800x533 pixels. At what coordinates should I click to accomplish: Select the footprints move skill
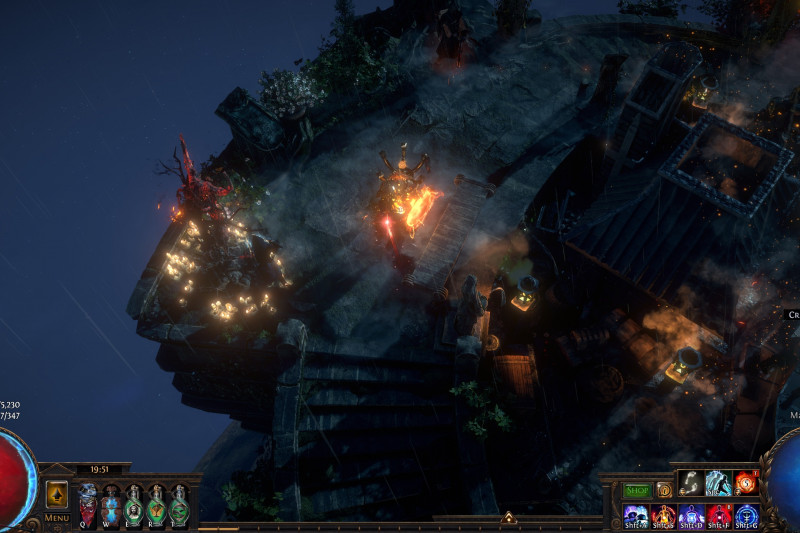click(691, 483)
